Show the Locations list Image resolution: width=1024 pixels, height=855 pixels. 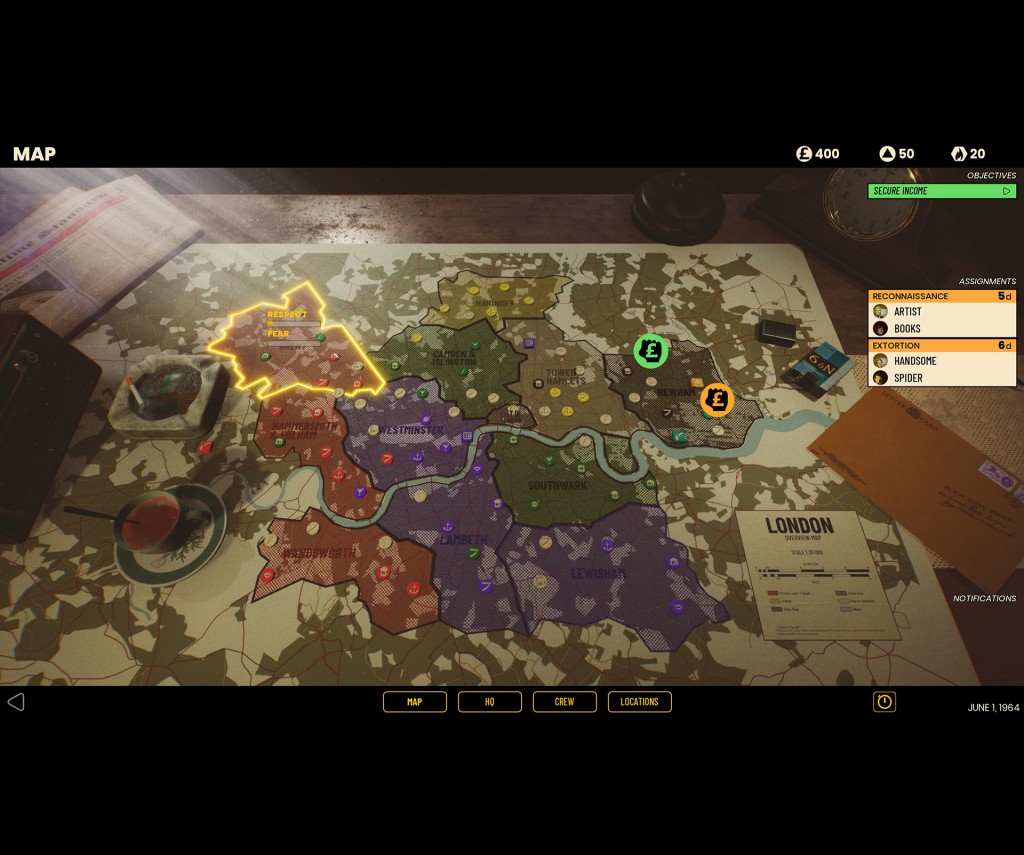point(639,702)
